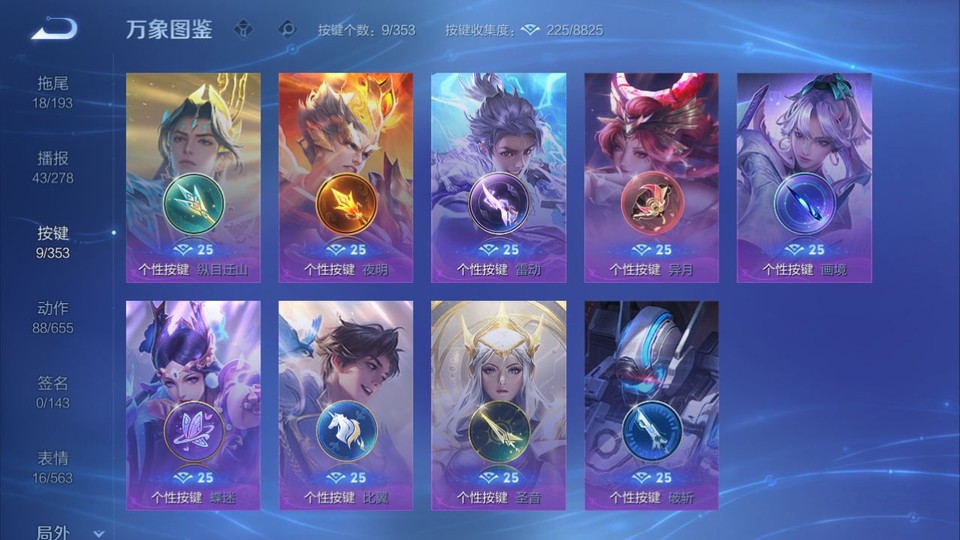Show the 动作 collection
The width and height of the screenshot is (960, 540).
(53, 316)
